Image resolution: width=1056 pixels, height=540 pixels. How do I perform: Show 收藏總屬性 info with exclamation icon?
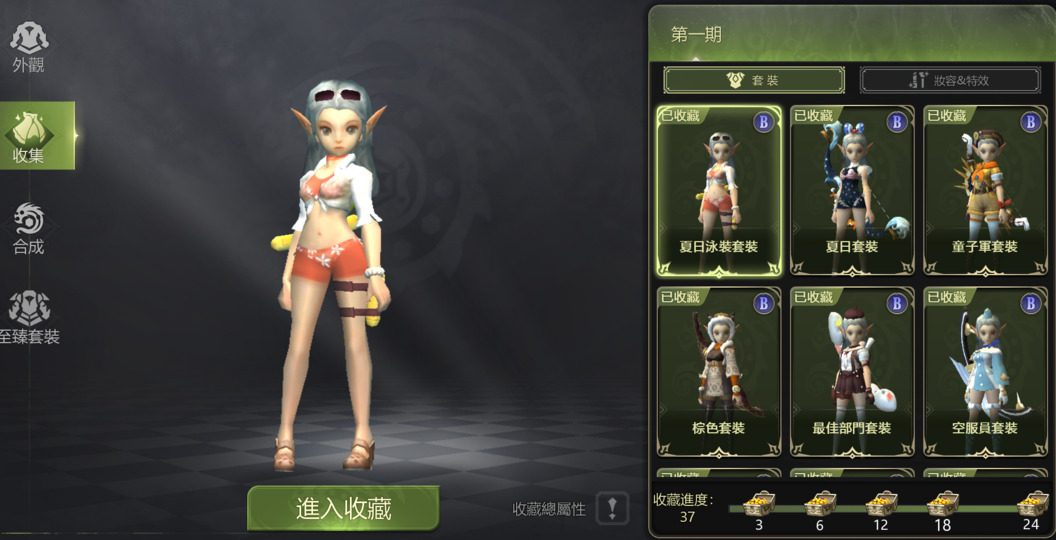(x=611, y=508)
